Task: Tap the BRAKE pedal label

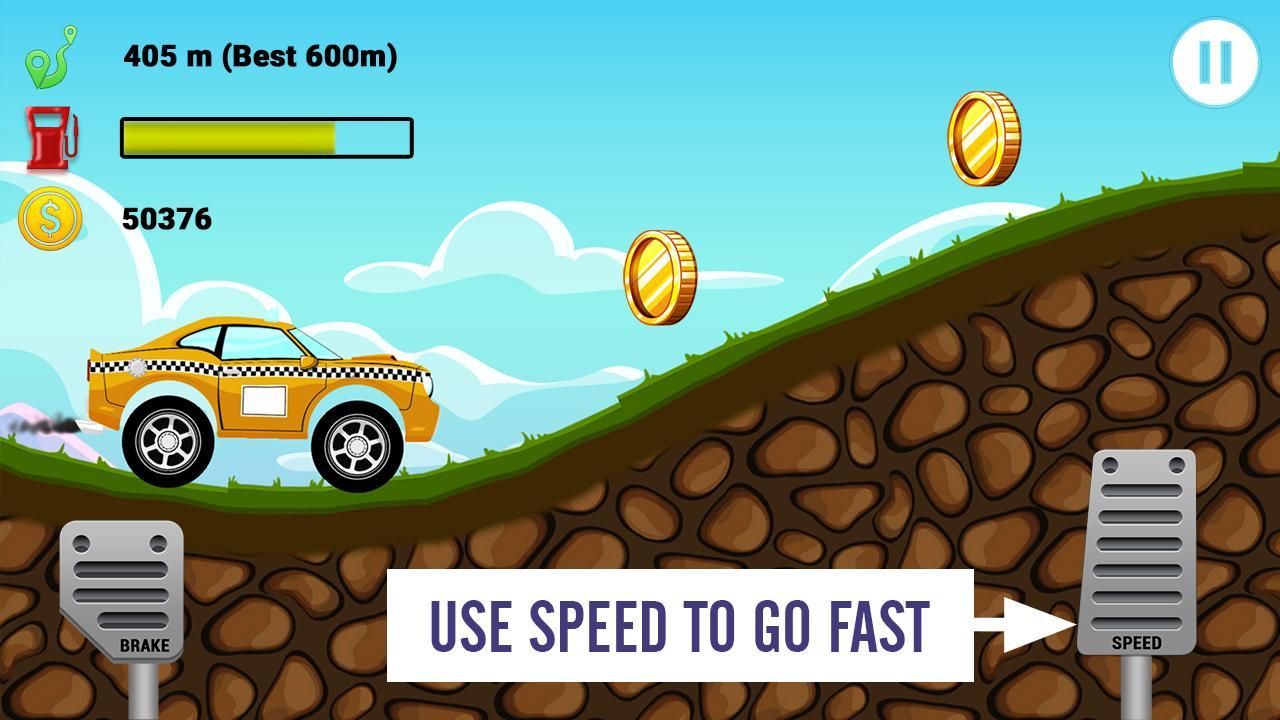Action: (146, 646)
